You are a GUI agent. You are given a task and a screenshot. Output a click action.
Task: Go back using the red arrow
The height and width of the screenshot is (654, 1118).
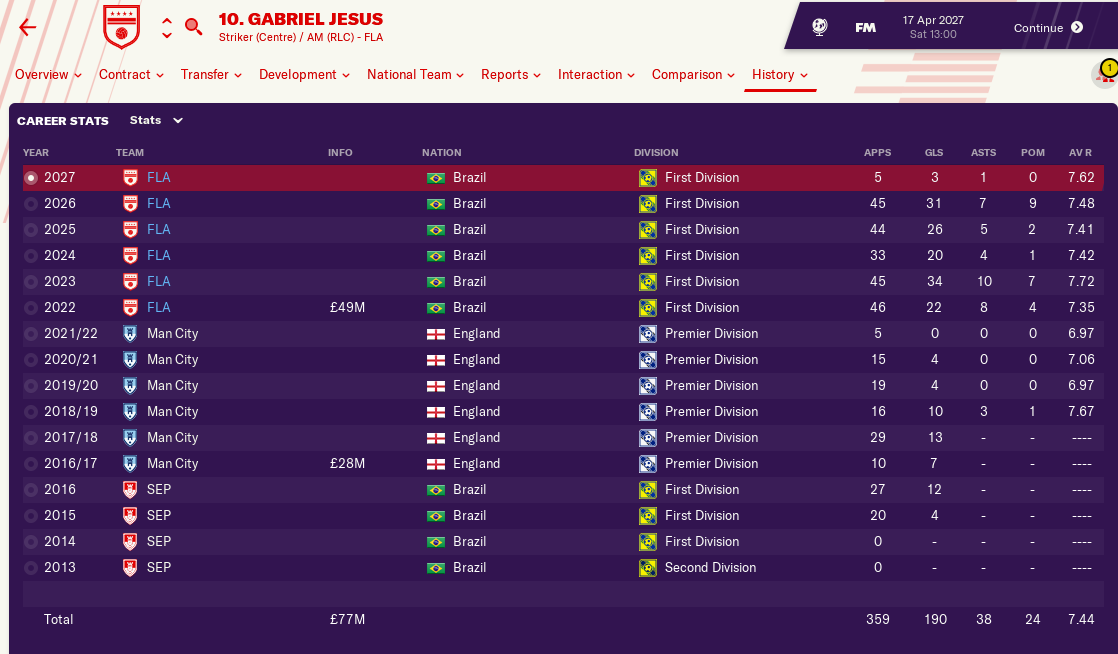pos(27,27)
